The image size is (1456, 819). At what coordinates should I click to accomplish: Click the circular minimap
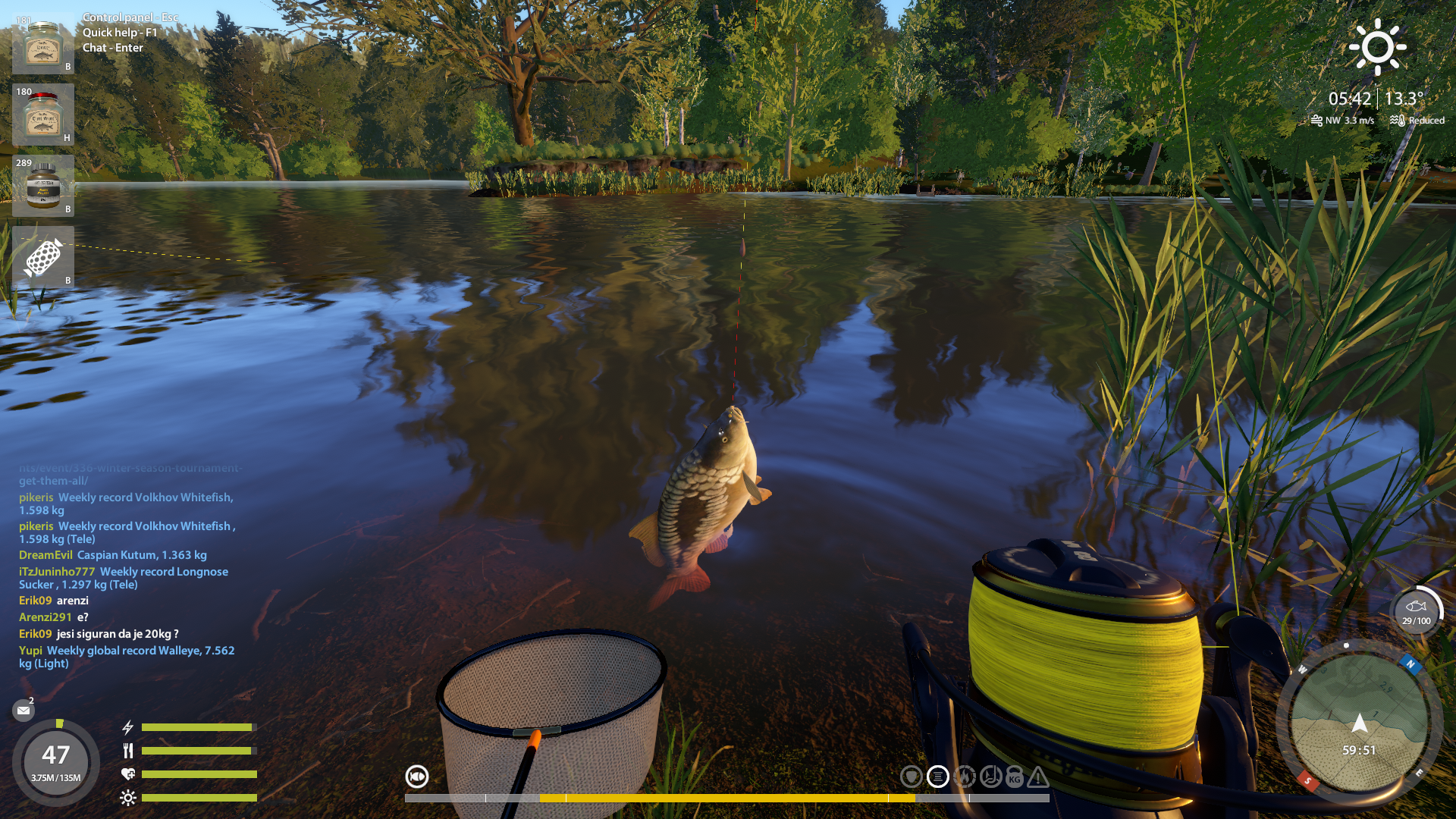pyautogui.click(x=1359, y=723)
